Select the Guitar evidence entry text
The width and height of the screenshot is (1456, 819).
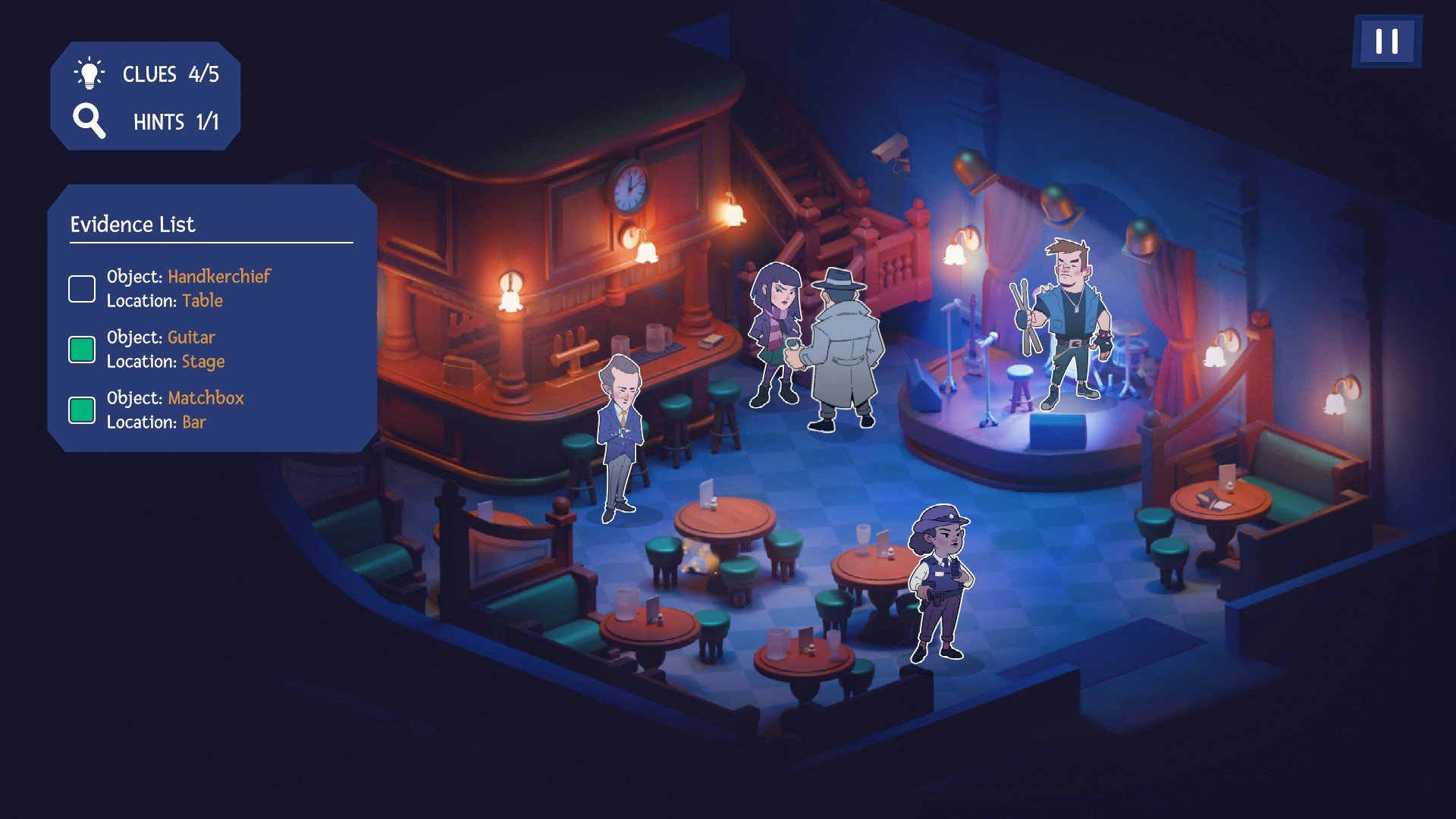(x=165, y=349)
